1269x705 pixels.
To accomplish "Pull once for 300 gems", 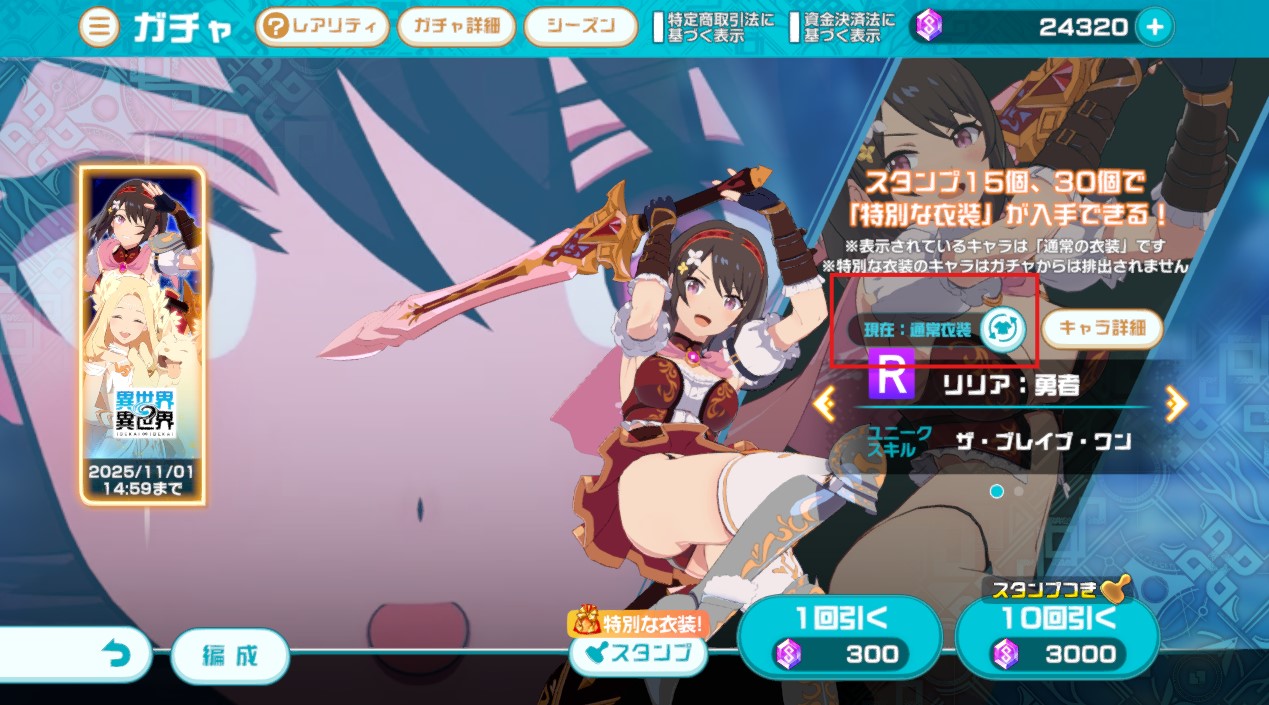I will [x=840, y=637].
